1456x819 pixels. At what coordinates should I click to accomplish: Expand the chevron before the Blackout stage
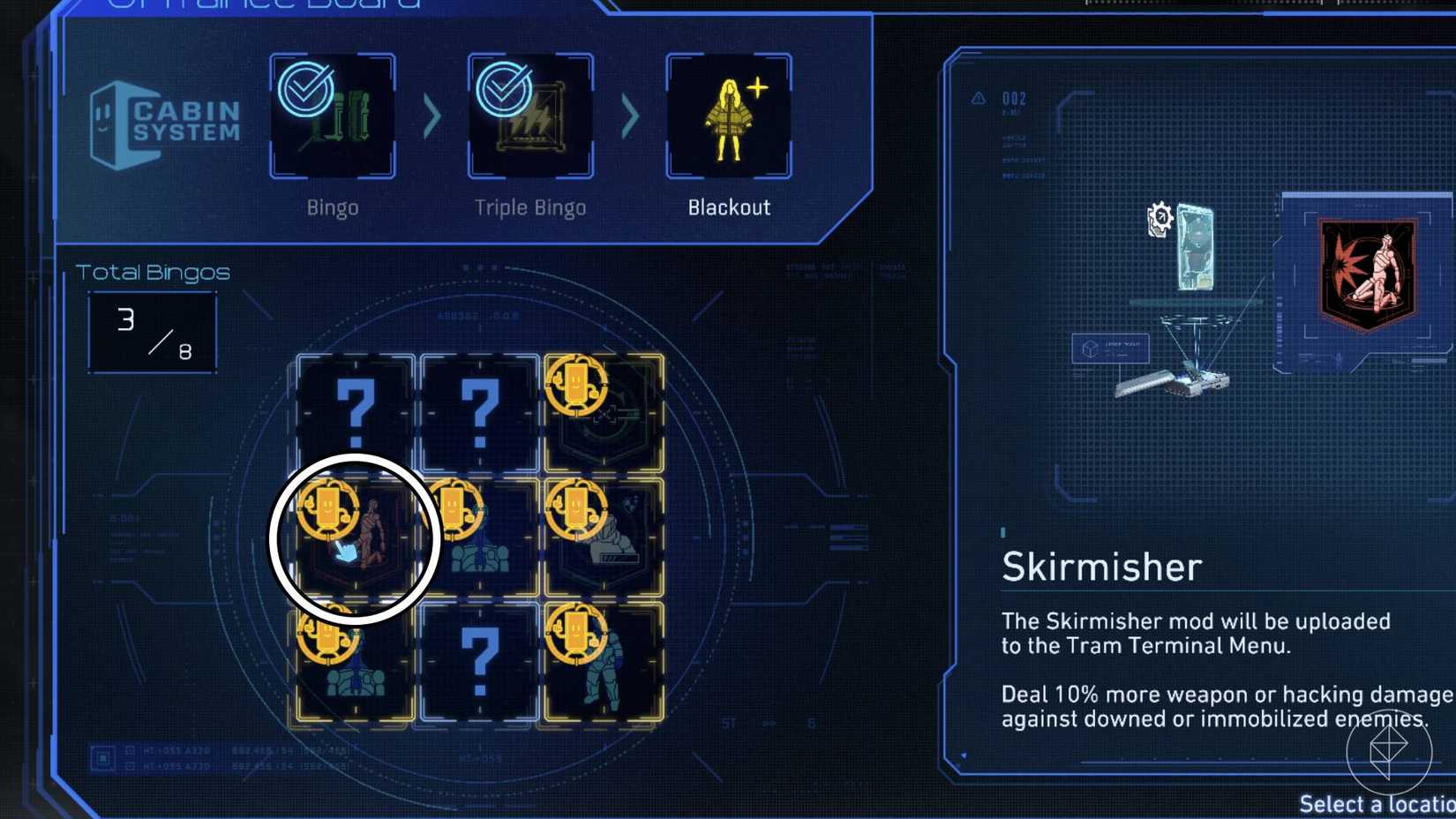(x=629, y=115)
